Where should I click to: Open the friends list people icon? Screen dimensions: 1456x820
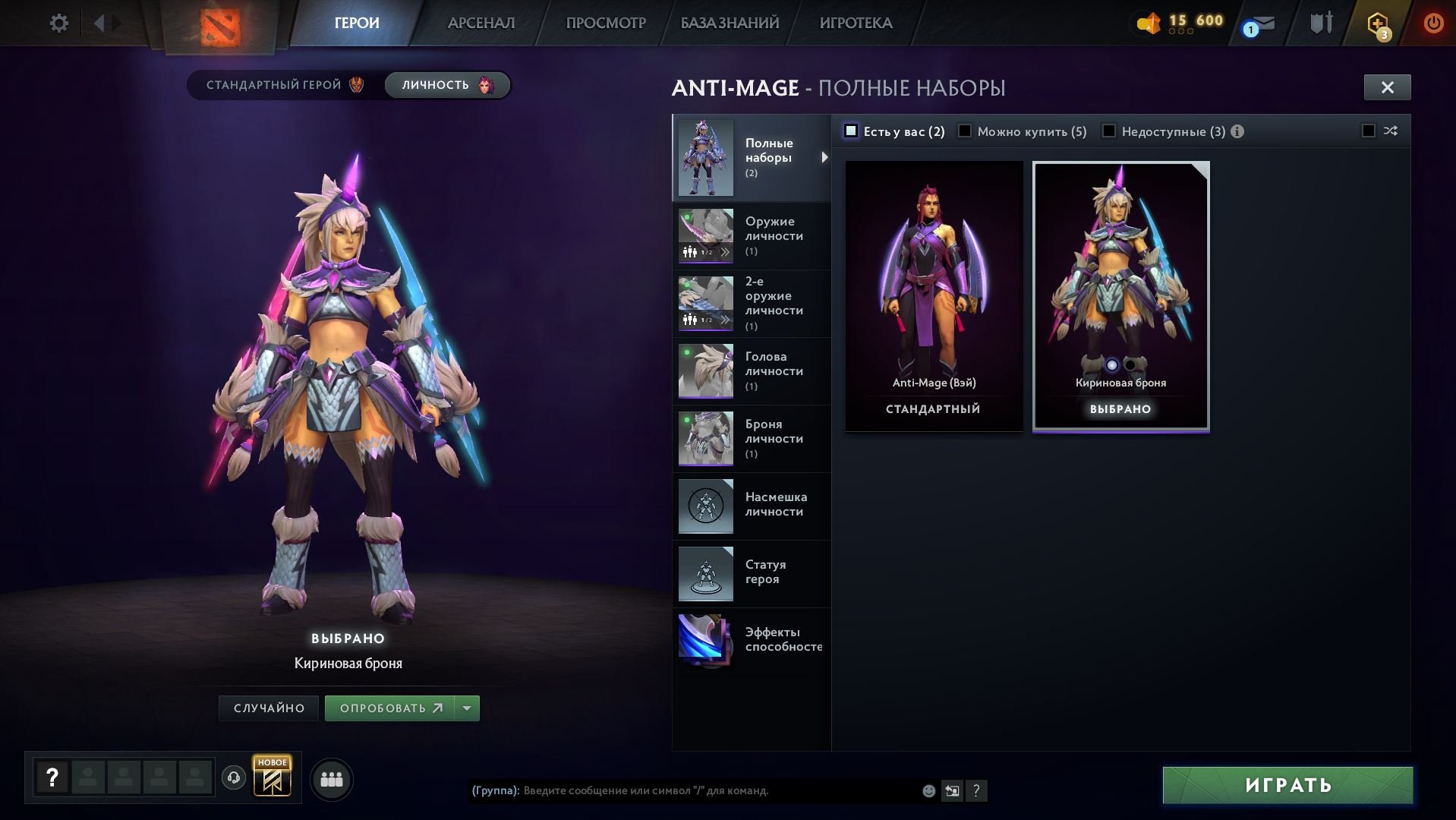[x=331, y=778]
